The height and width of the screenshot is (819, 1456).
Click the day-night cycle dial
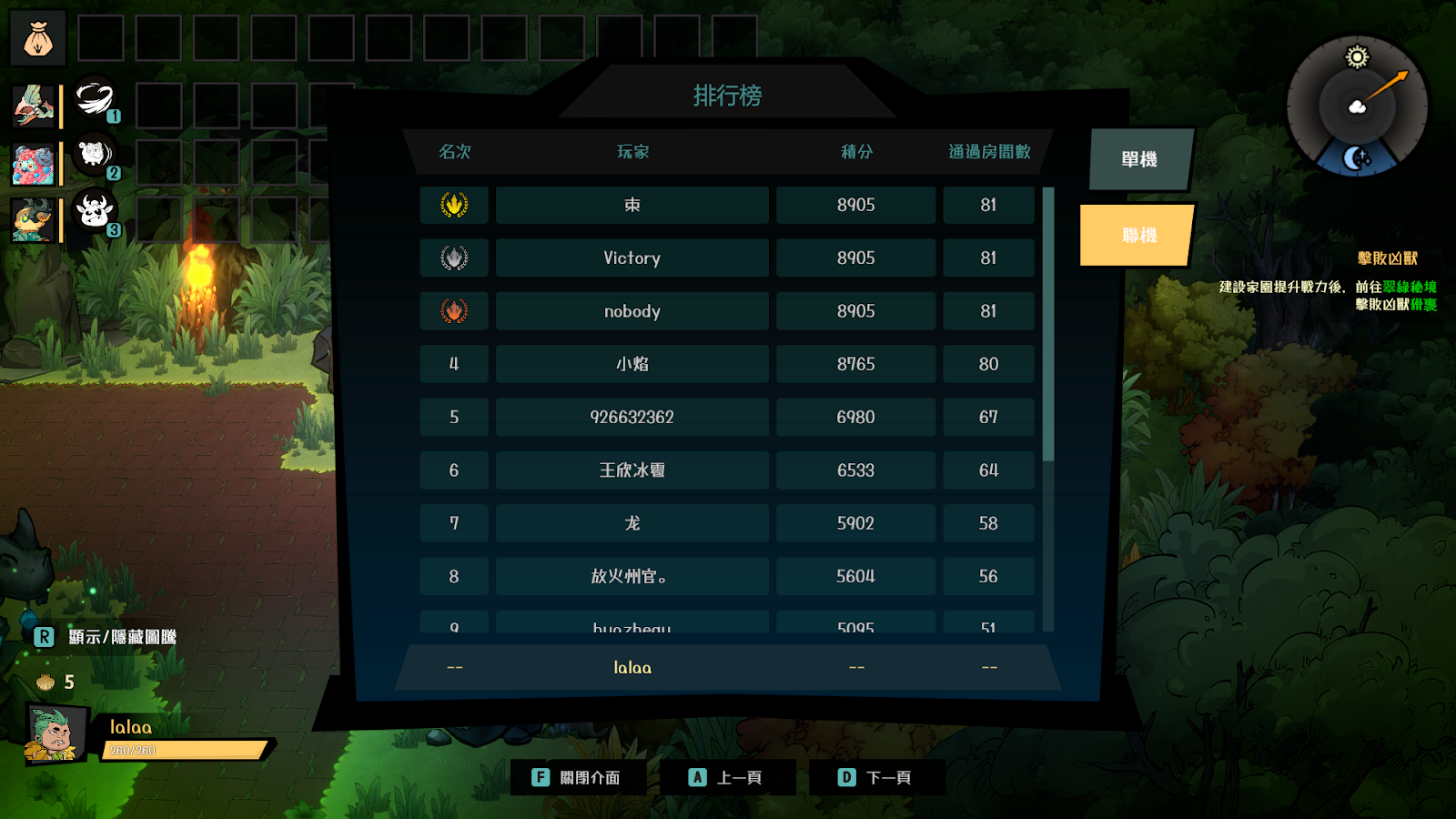point(1357,106)
